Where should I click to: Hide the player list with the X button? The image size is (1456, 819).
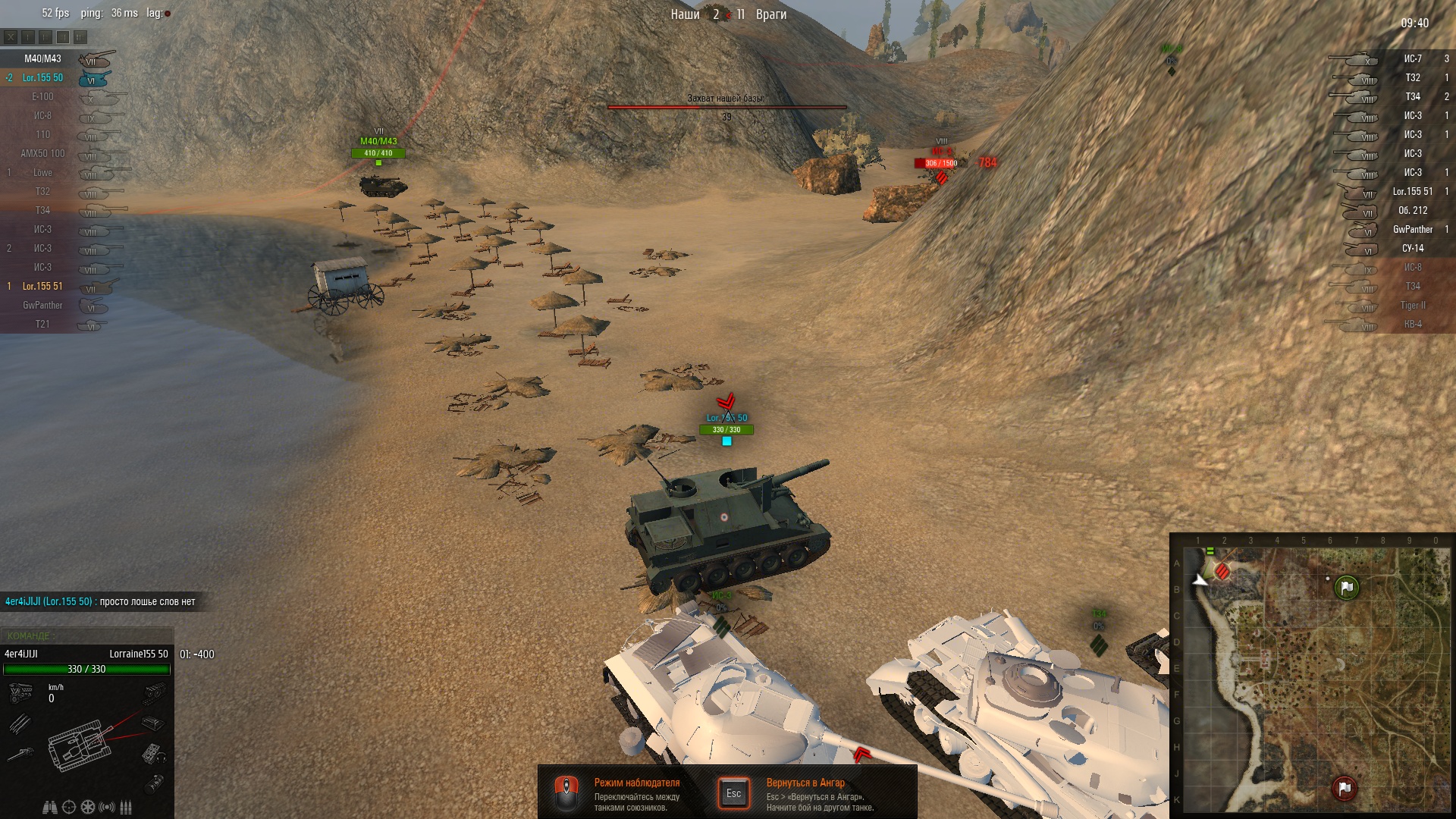tap(11, 36)
